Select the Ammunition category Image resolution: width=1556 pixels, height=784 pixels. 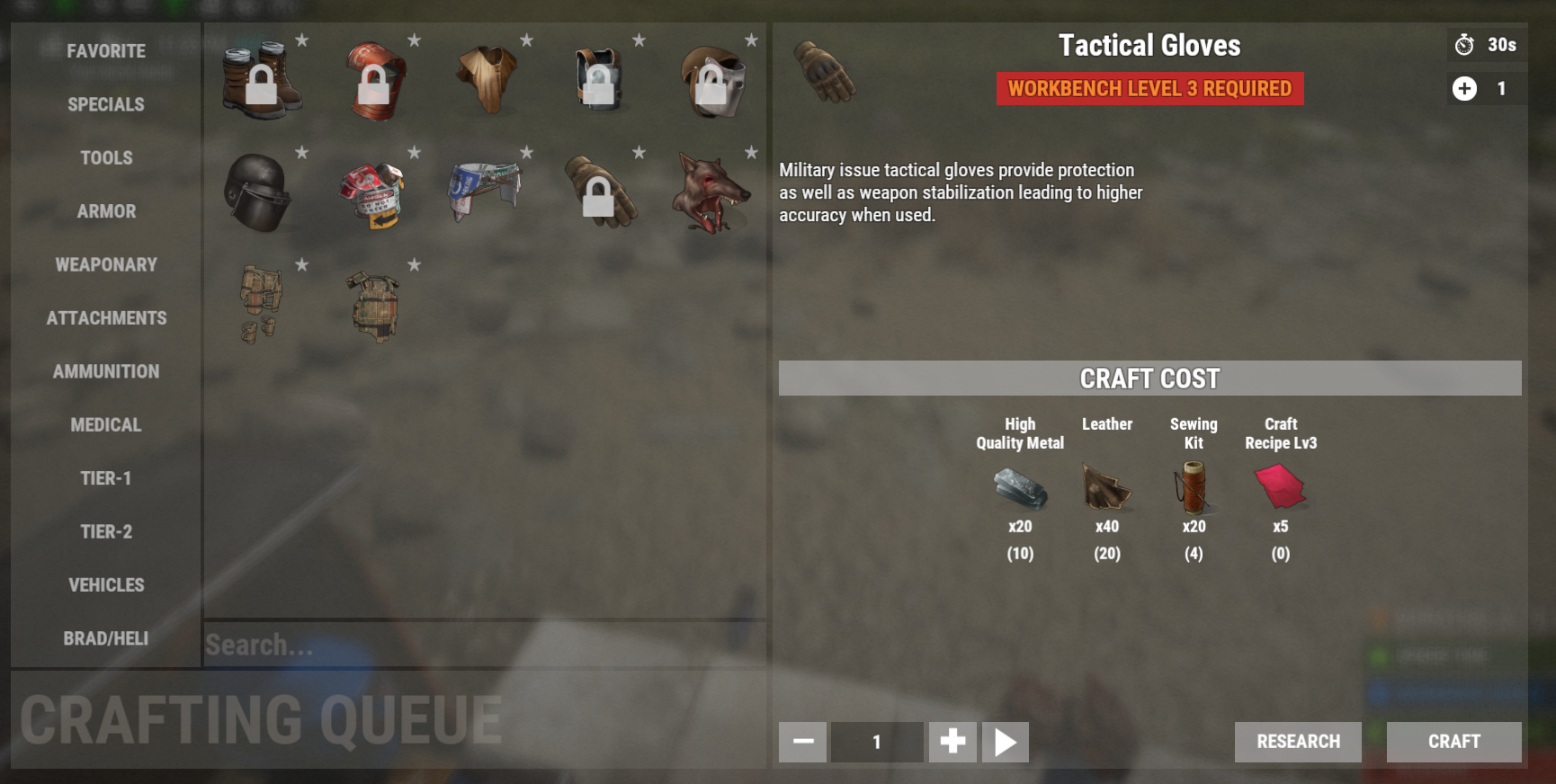(x=106, y=371)
